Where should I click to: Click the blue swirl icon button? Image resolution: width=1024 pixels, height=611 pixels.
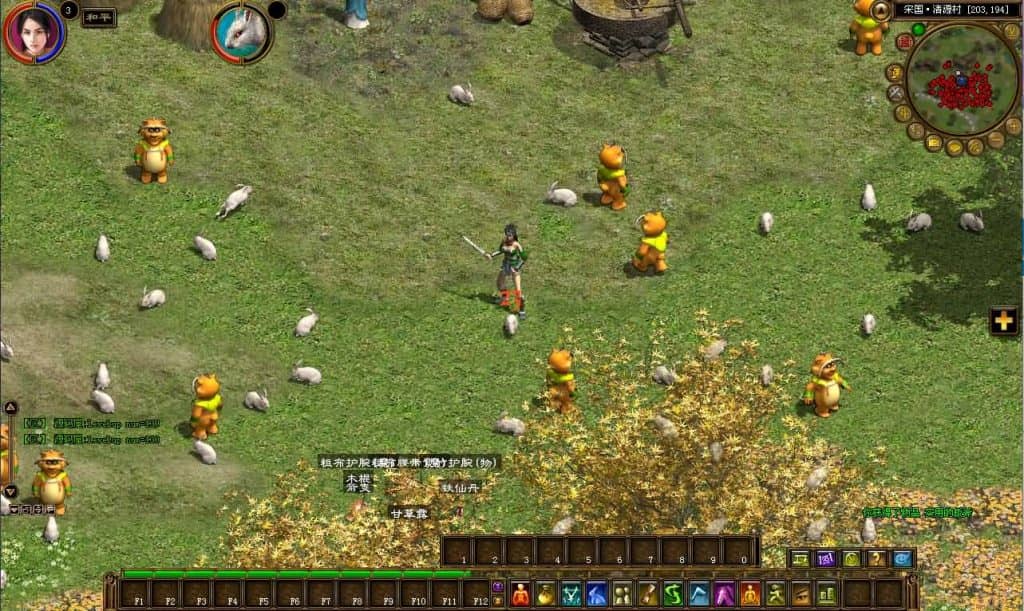click(902, 559)
